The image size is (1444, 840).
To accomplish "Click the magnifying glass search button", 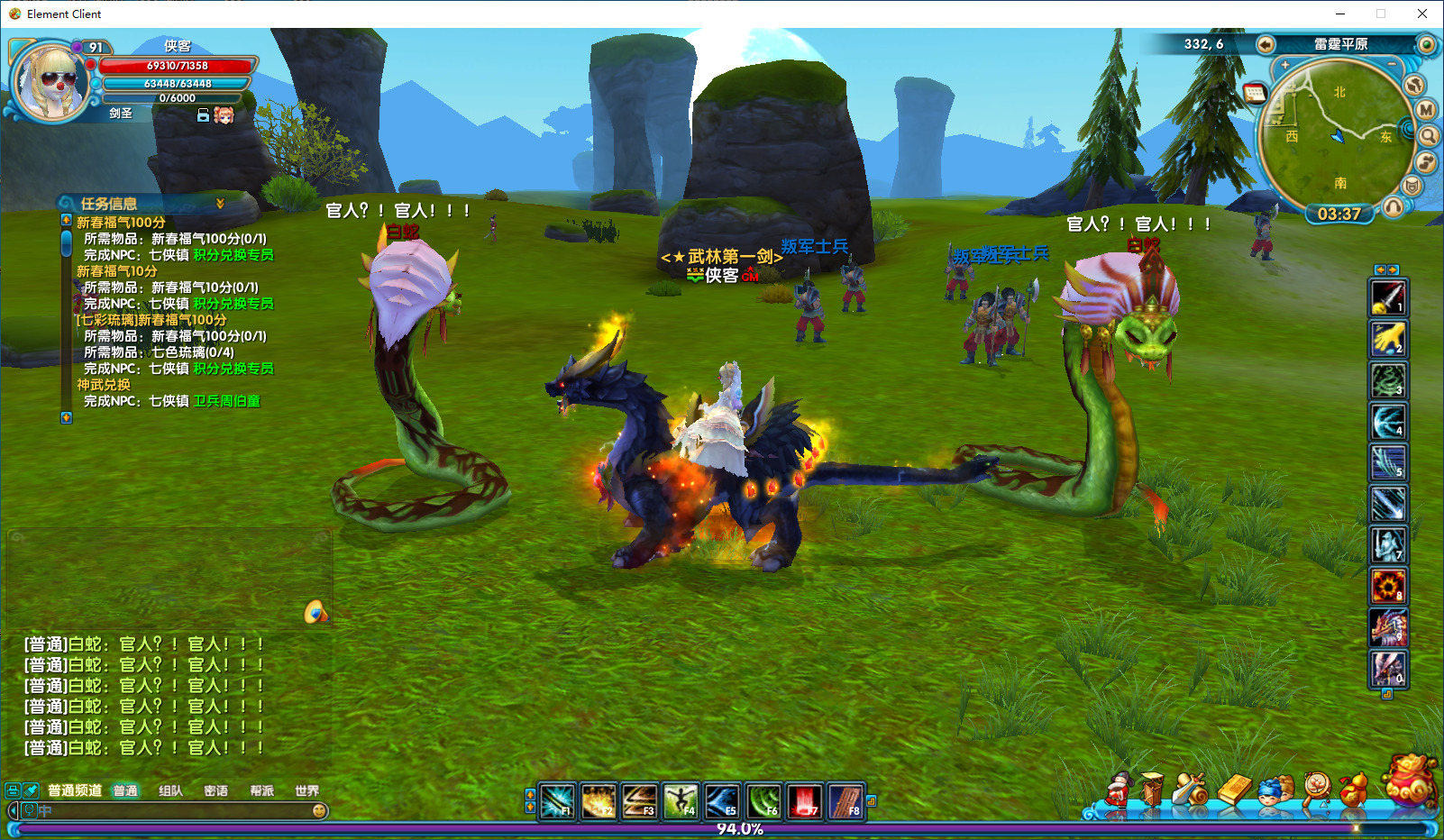I will [x=1429, y=136].
